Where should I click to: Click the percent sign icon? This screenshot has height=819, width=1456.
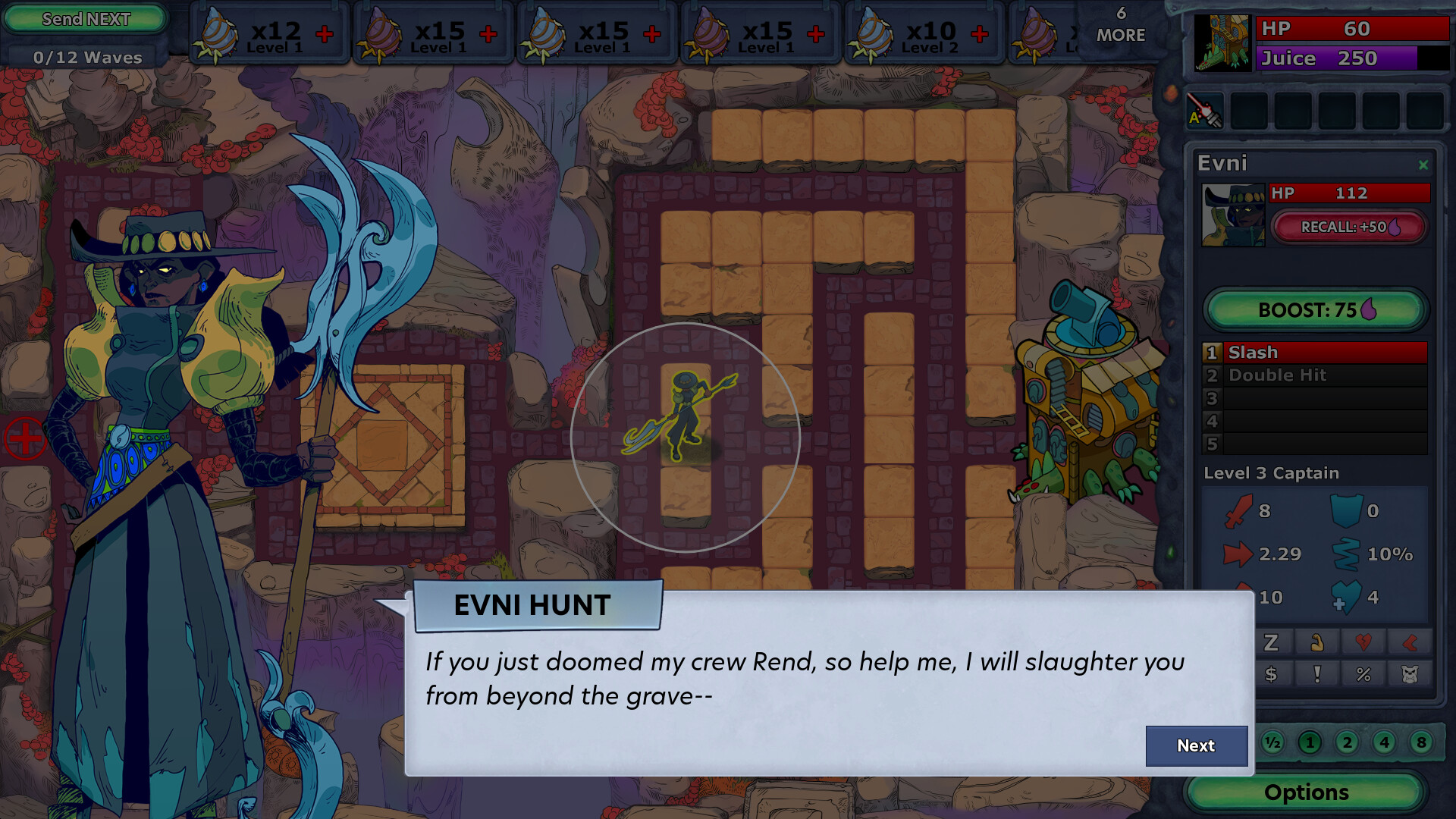[x=1363, y=674]
